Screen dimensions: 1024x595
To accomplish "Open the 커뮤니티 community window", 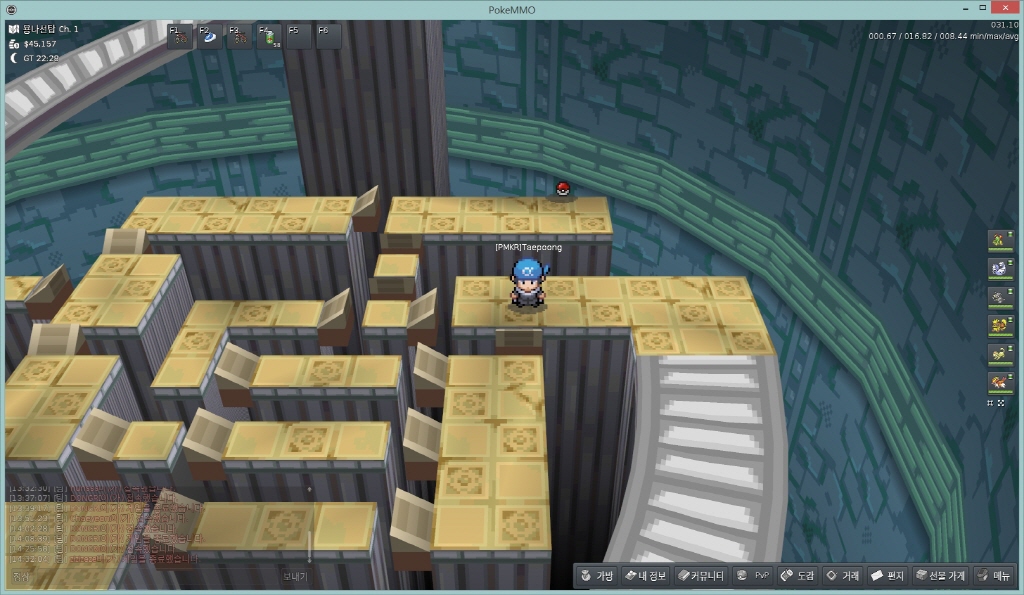I will (x=701, y=576).
